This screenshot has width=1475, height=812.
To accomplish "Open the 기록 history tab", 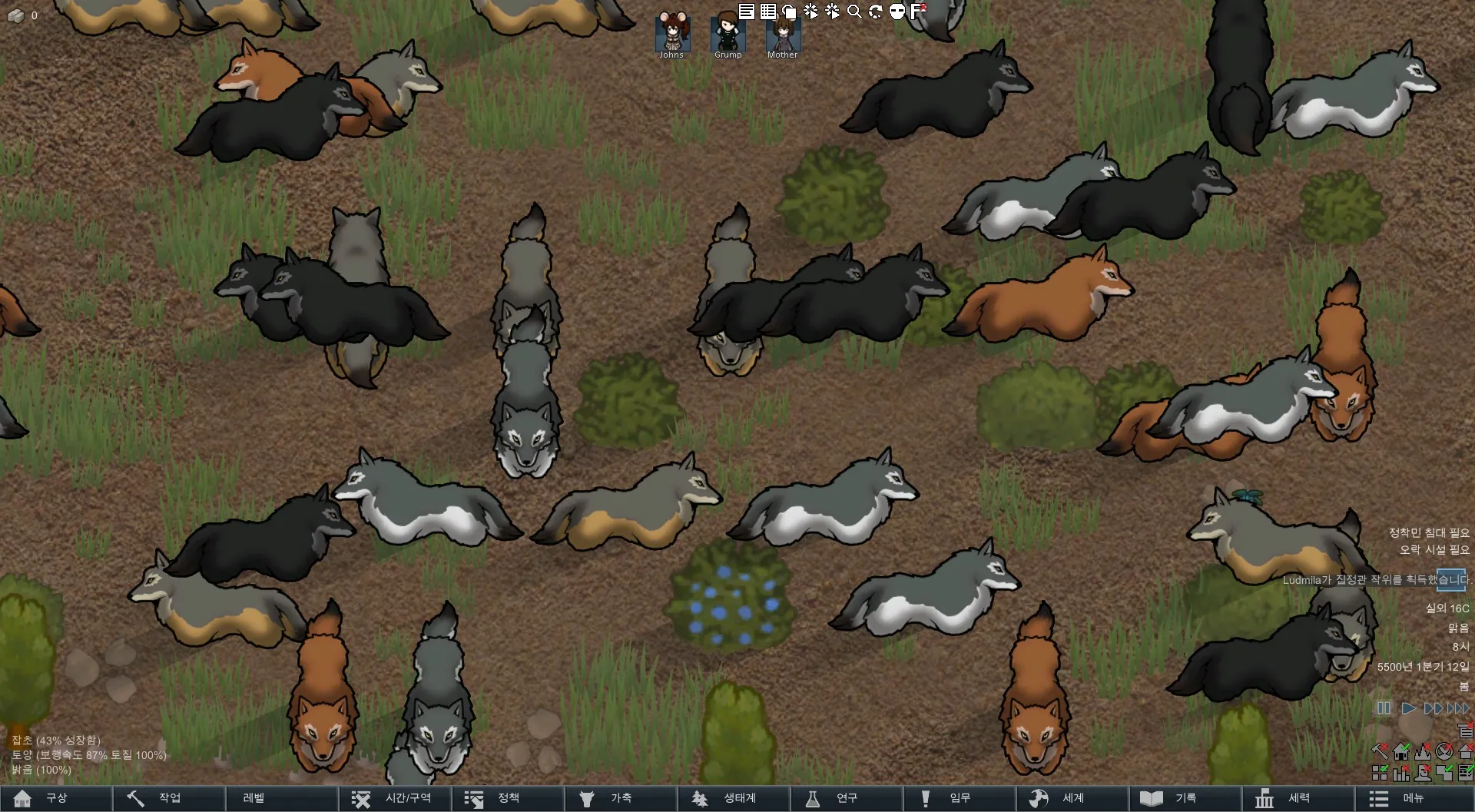I will 1185,798.
